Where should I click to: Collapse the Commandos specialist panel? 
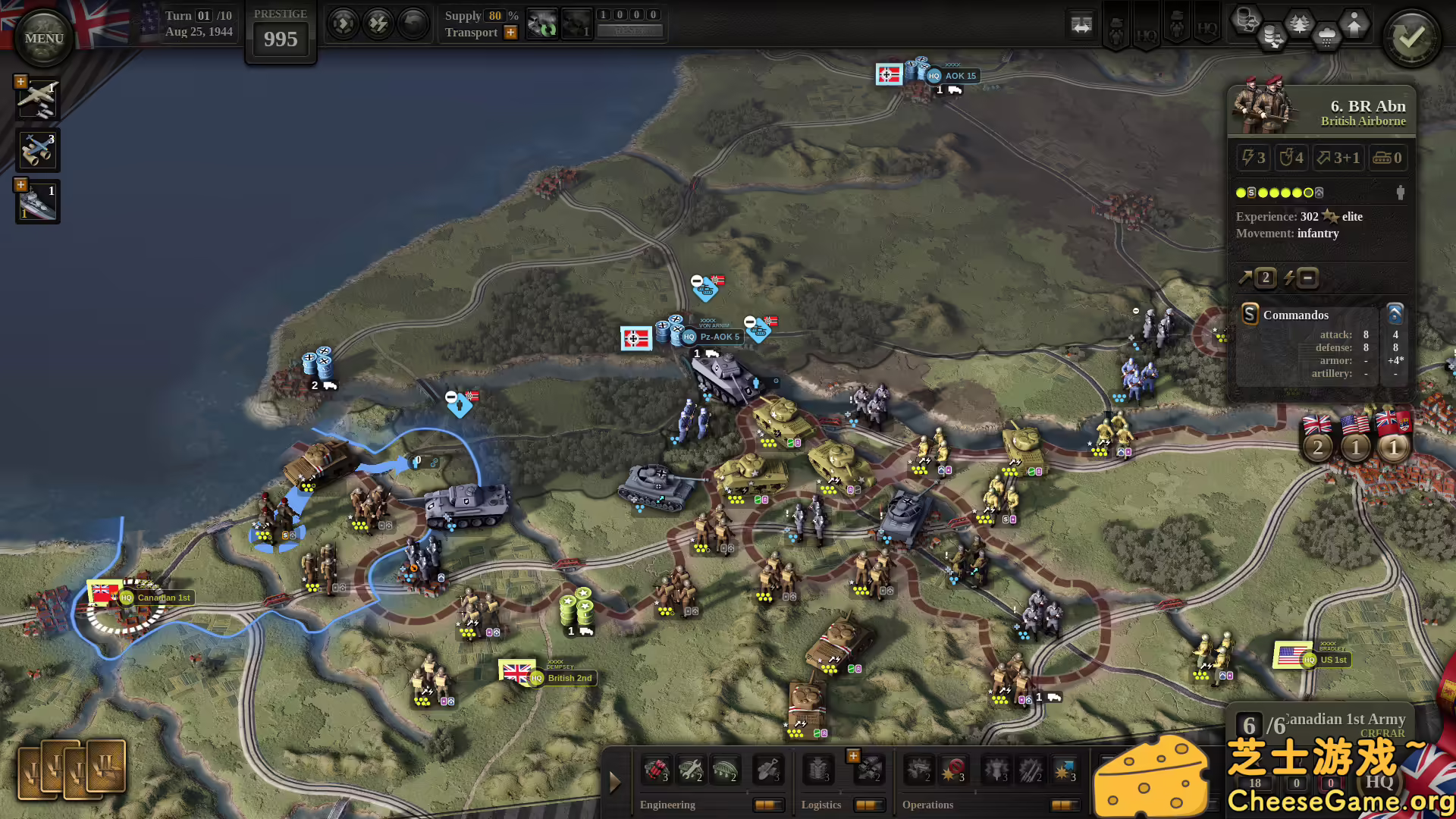coord(1395,315)
